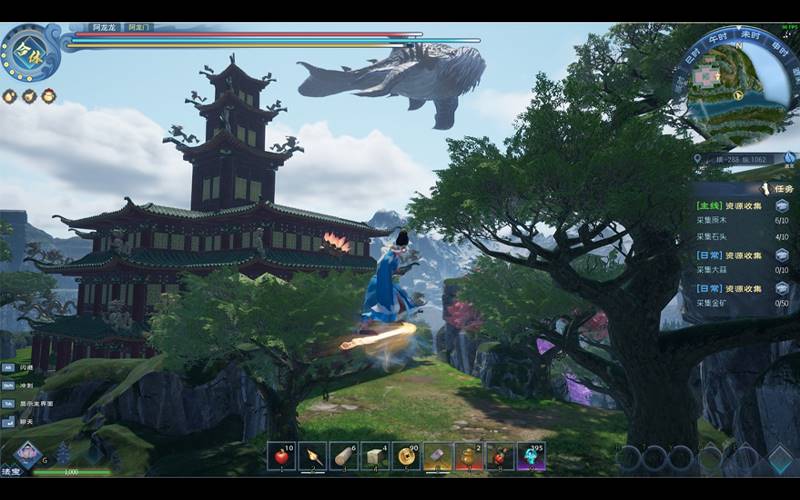Activate the lotus 法宝 treasure icon
The image size is (800, 500).
tap(27, 455)
